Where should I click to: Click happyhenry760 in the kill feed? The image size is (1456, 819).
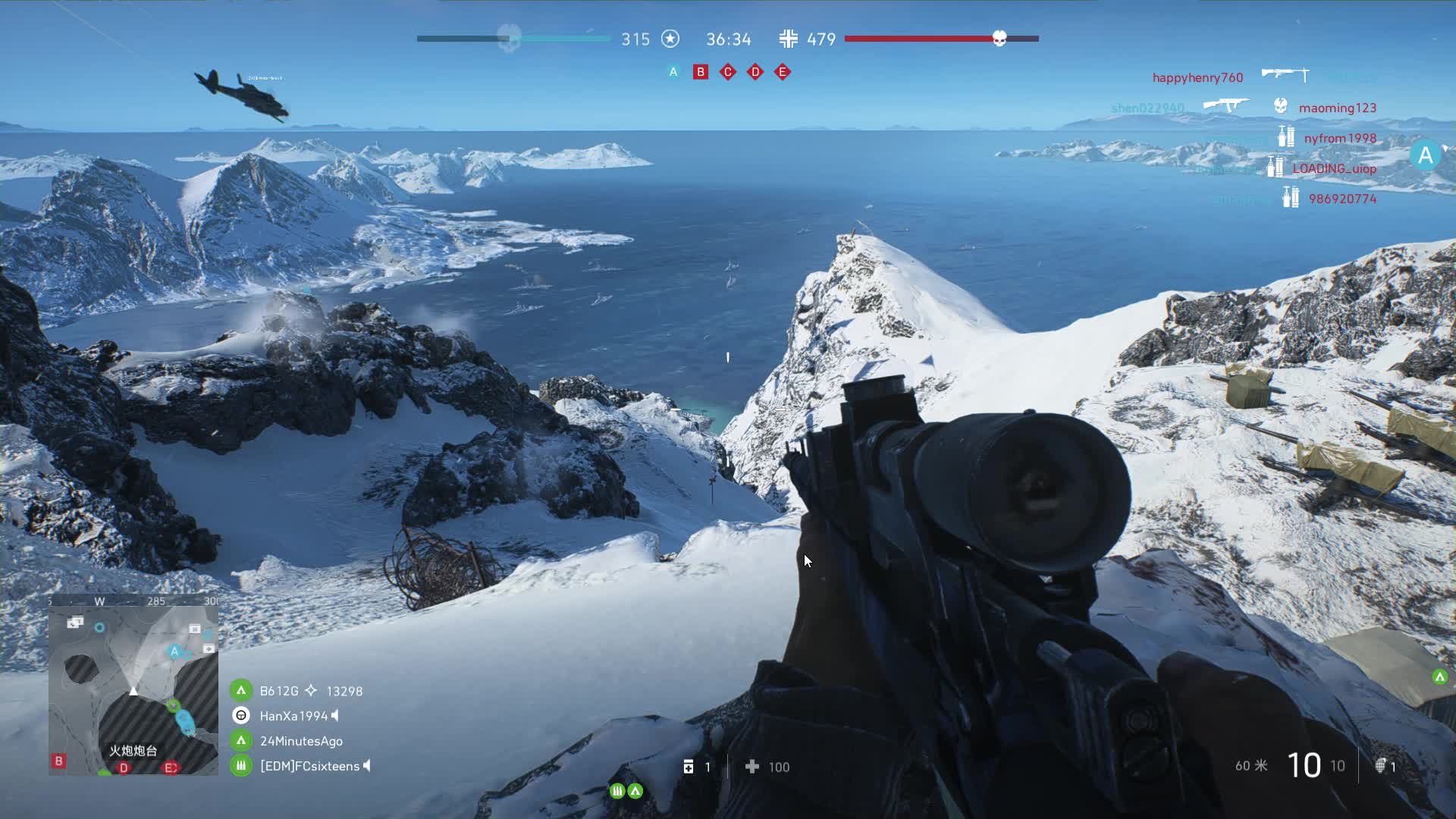click(x=1197, y=77)
